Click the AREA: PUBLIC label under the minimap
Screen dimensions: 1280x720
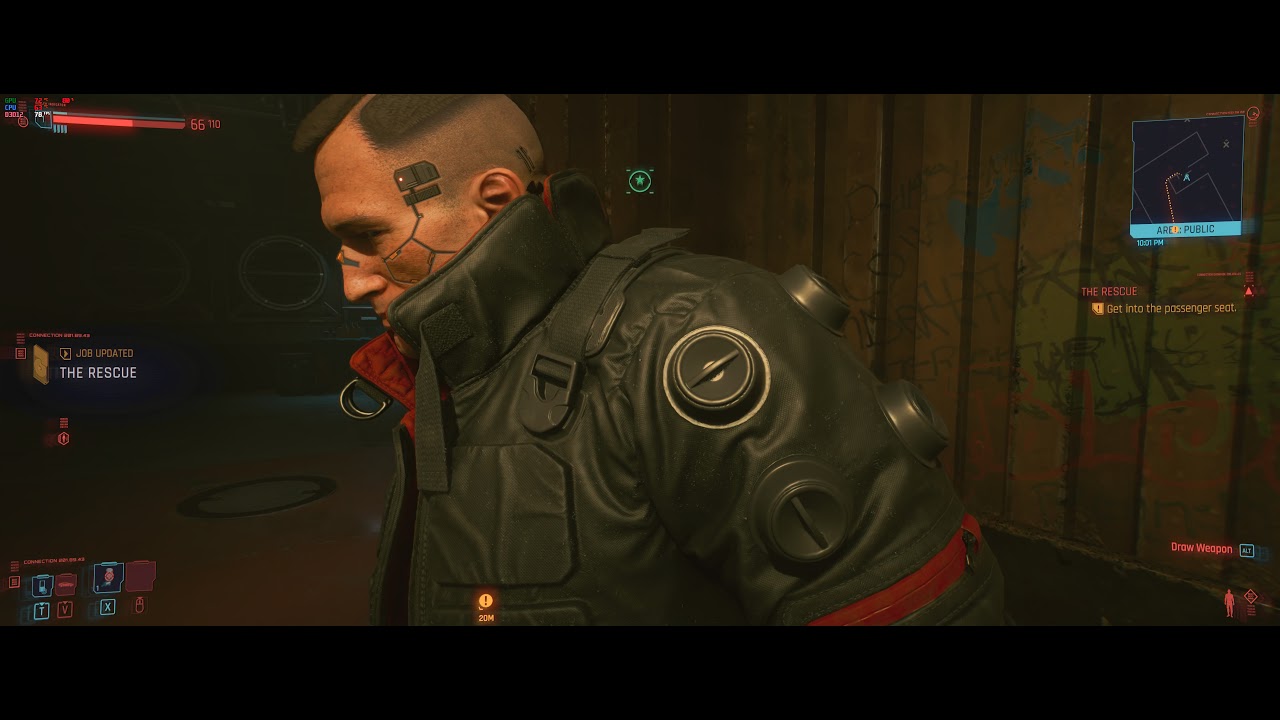pyautogui.click(x=1184, y=229)
